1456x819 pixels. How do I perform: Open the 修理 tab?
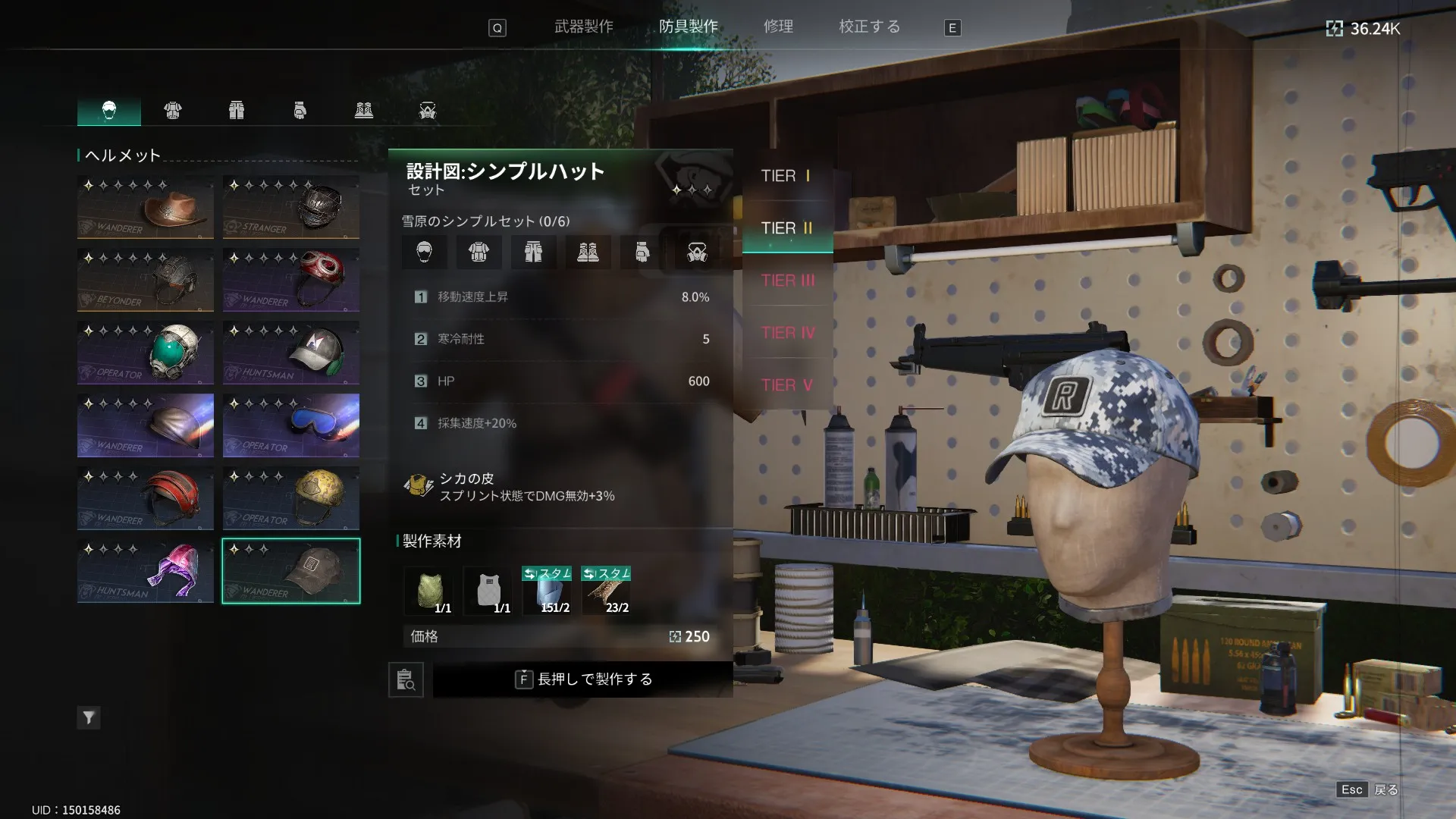tap(778, 27)
